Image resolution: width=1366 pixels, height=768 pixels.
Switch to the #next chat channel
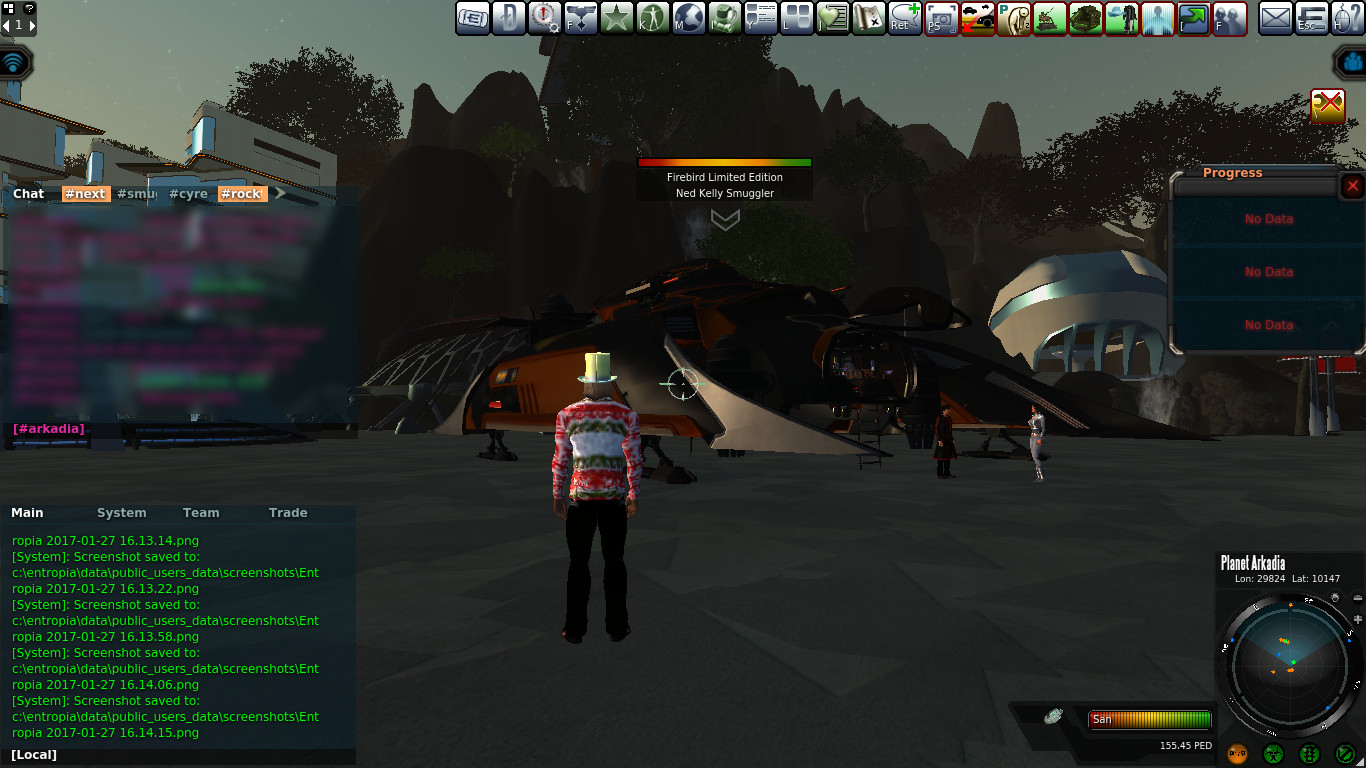point(86,194)
